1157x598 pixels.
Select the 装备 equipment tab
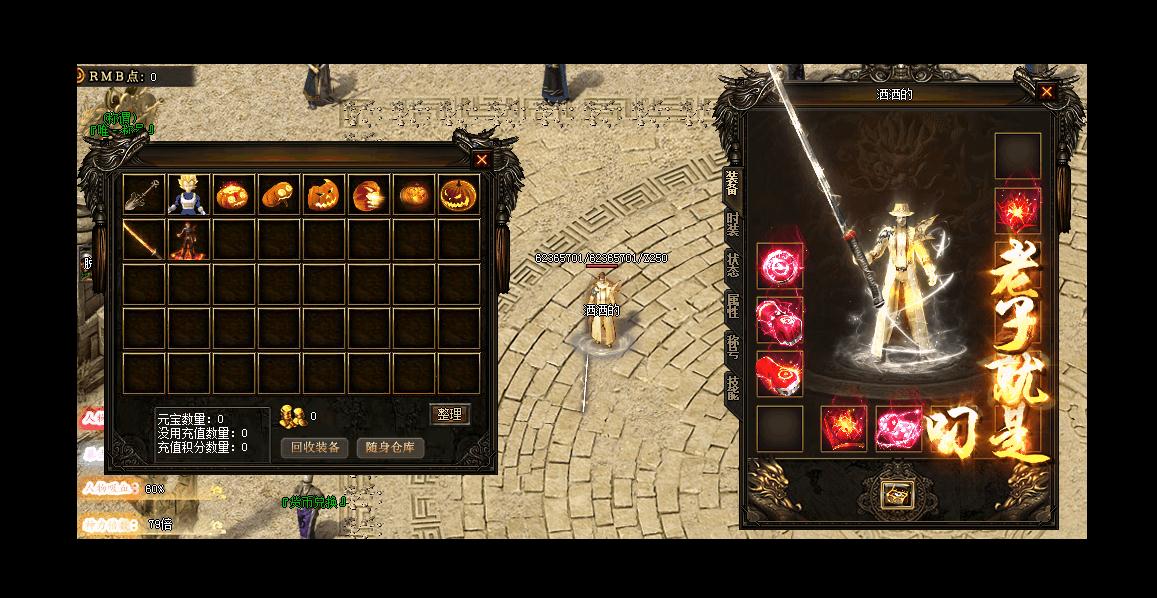[732, 182]
